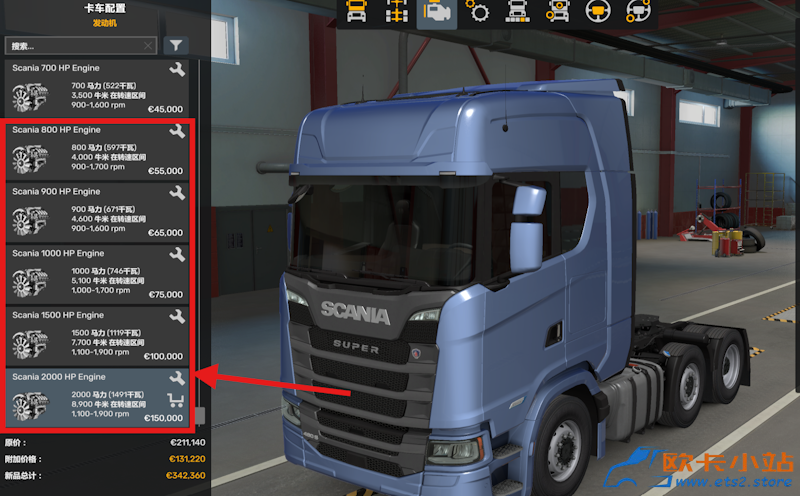Select the engine category tab
This screenshot has width=800, height=496.
(436, 12)
